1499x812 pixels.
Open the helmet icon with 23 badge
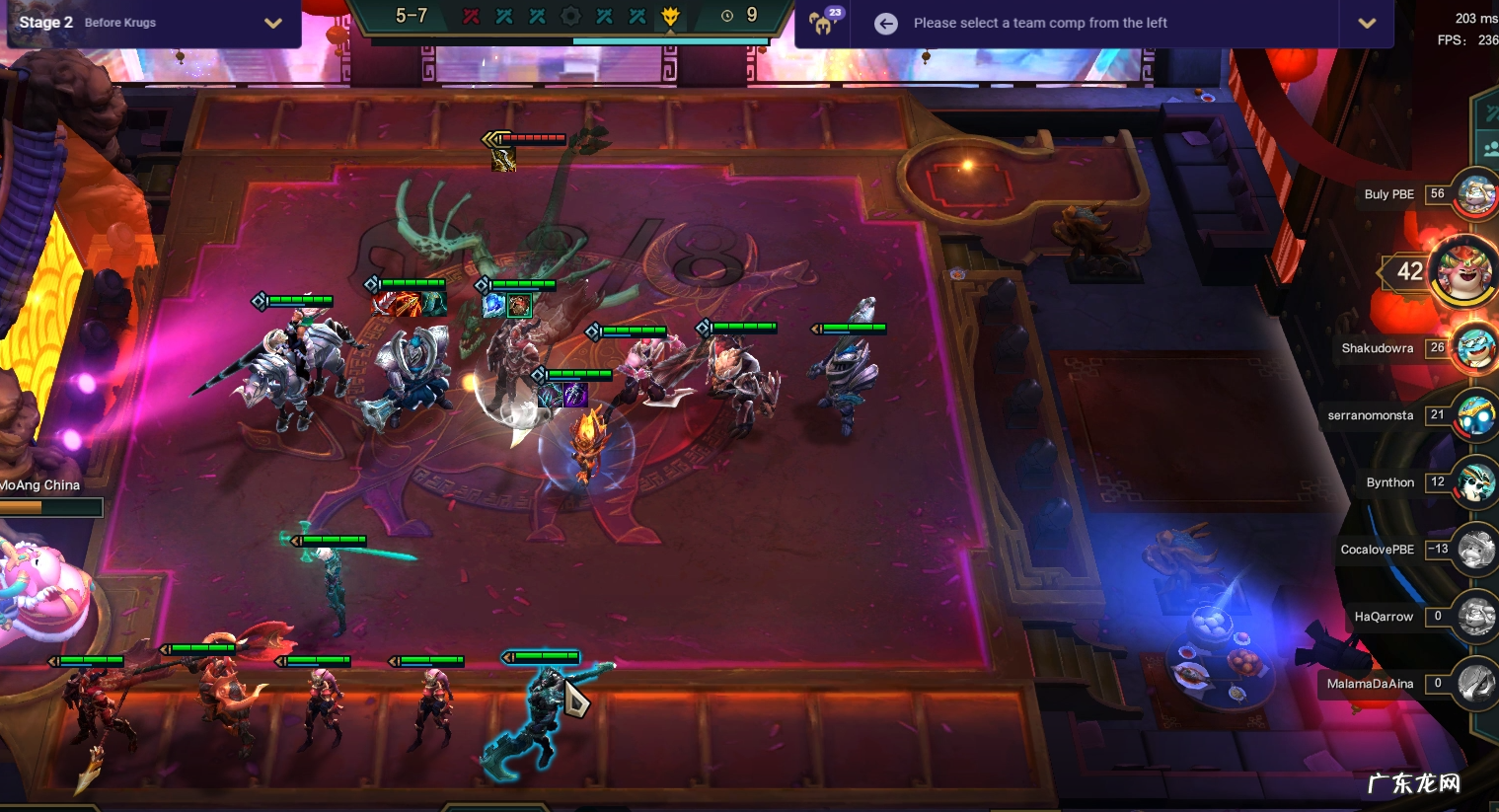[821, 22]
